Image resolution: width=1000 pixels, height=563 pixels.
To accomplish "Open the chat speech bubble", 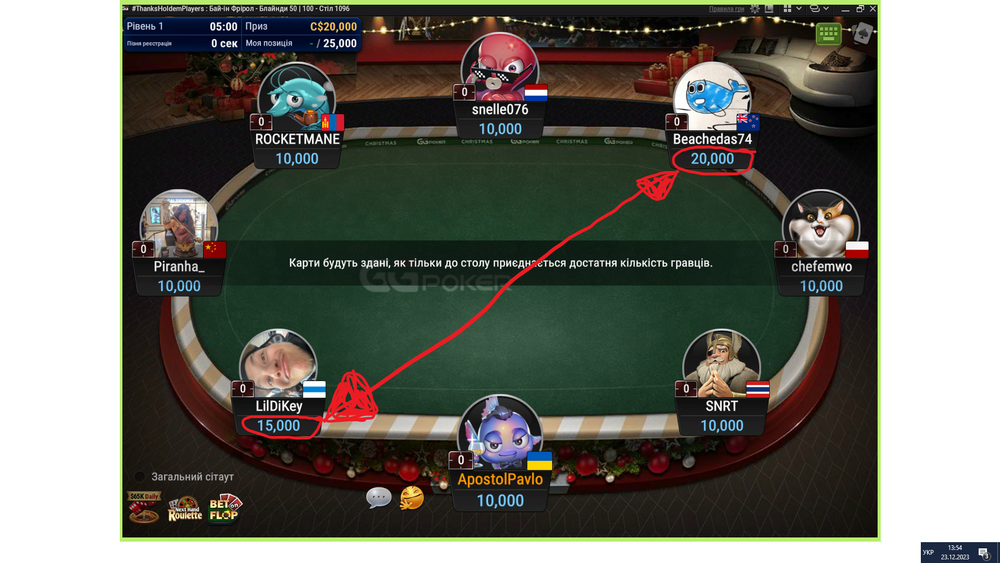I will coord(378,497).
